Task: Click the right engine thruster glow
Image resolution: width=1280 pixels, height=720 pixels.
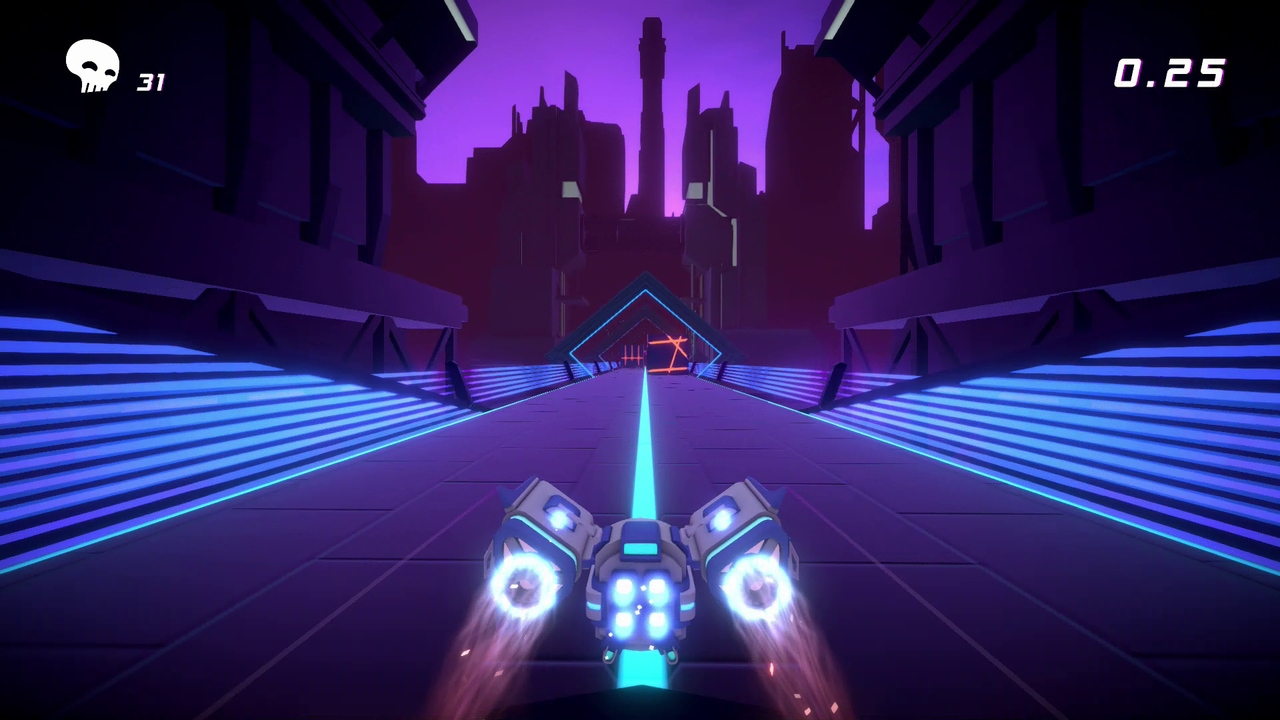Action: pos(760,585)
